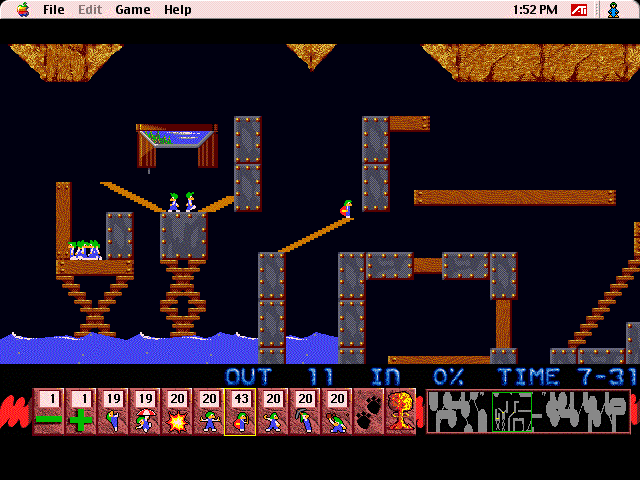Select the Blocker skill

click(208, 411)
